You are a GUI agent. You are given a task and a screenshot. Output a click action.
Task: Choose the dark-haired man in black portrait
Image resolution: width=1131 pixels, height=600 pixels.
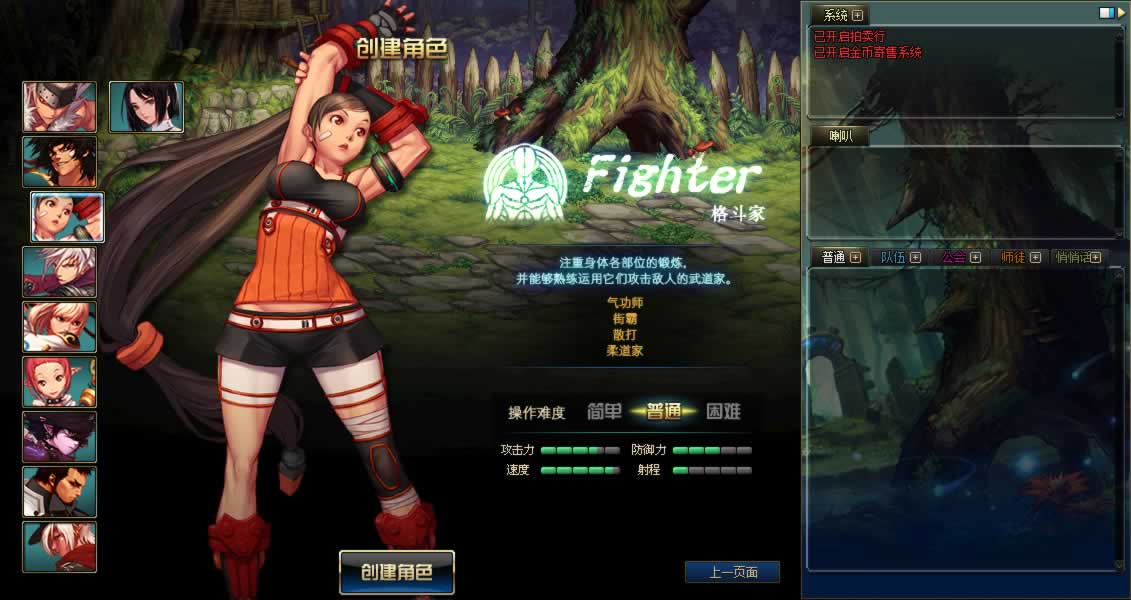[x=60, y=492]
